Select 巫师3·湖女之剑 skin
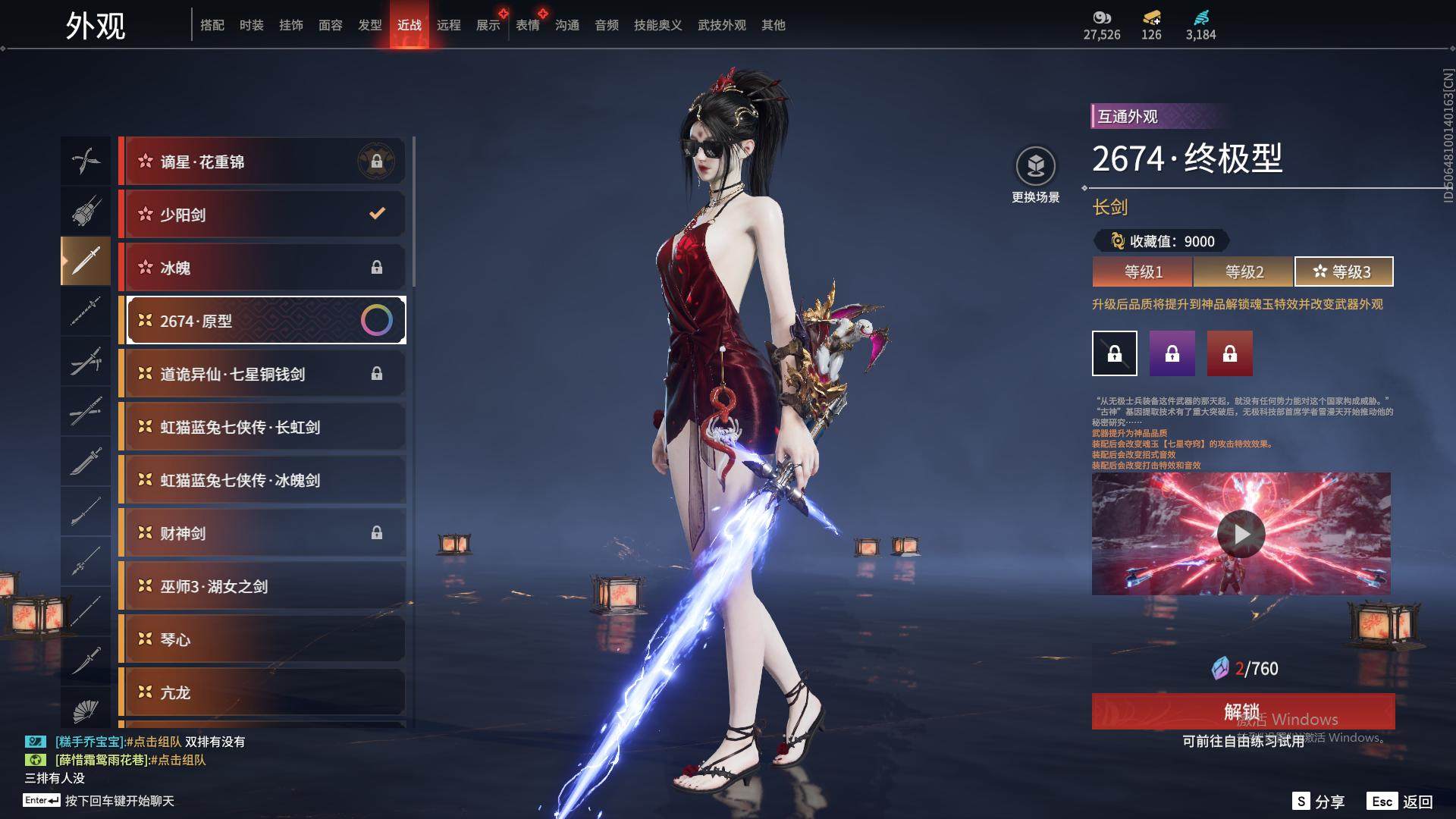This screenshot has width=1456, height=819. coord(262,586)
